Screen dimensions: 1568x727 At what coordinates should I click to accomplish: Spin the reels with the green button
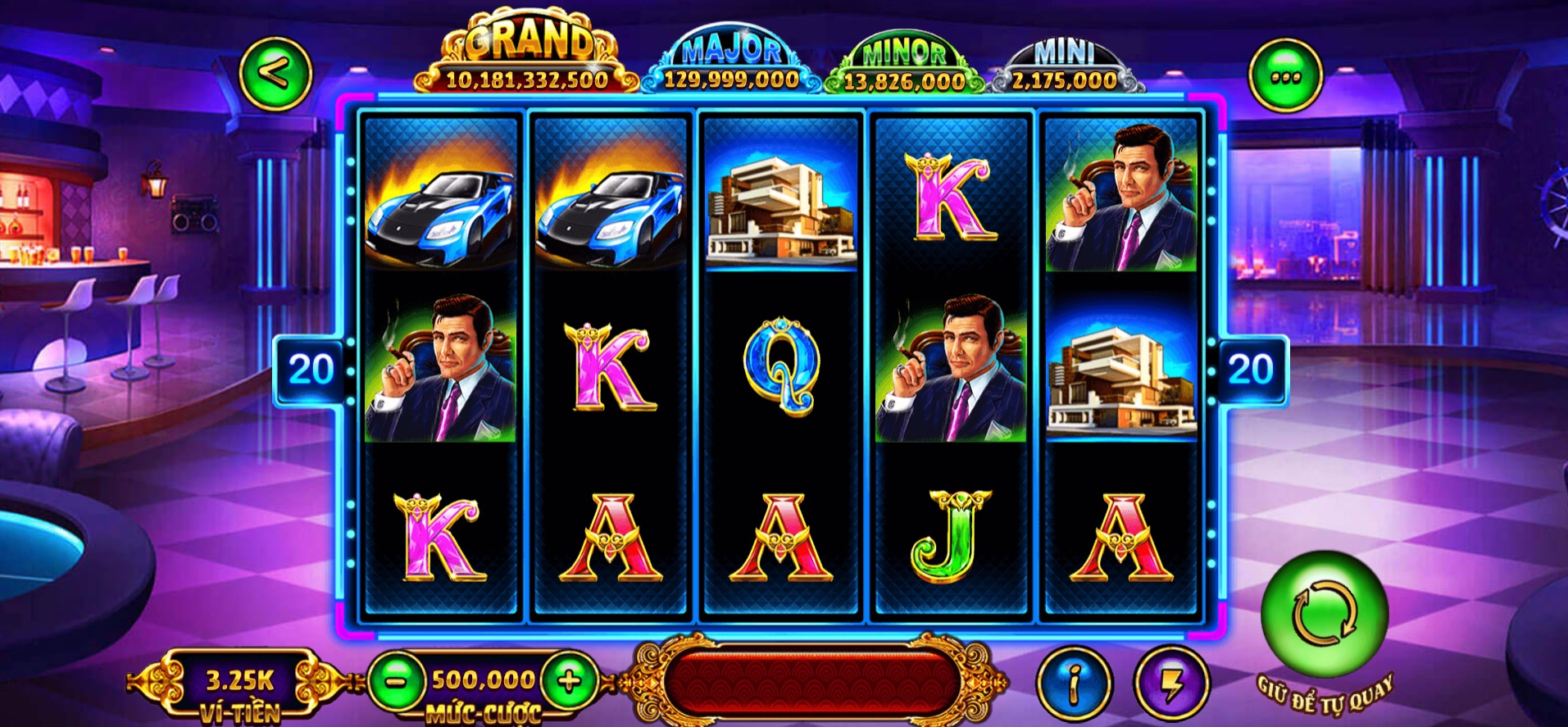click(1324, 614)
